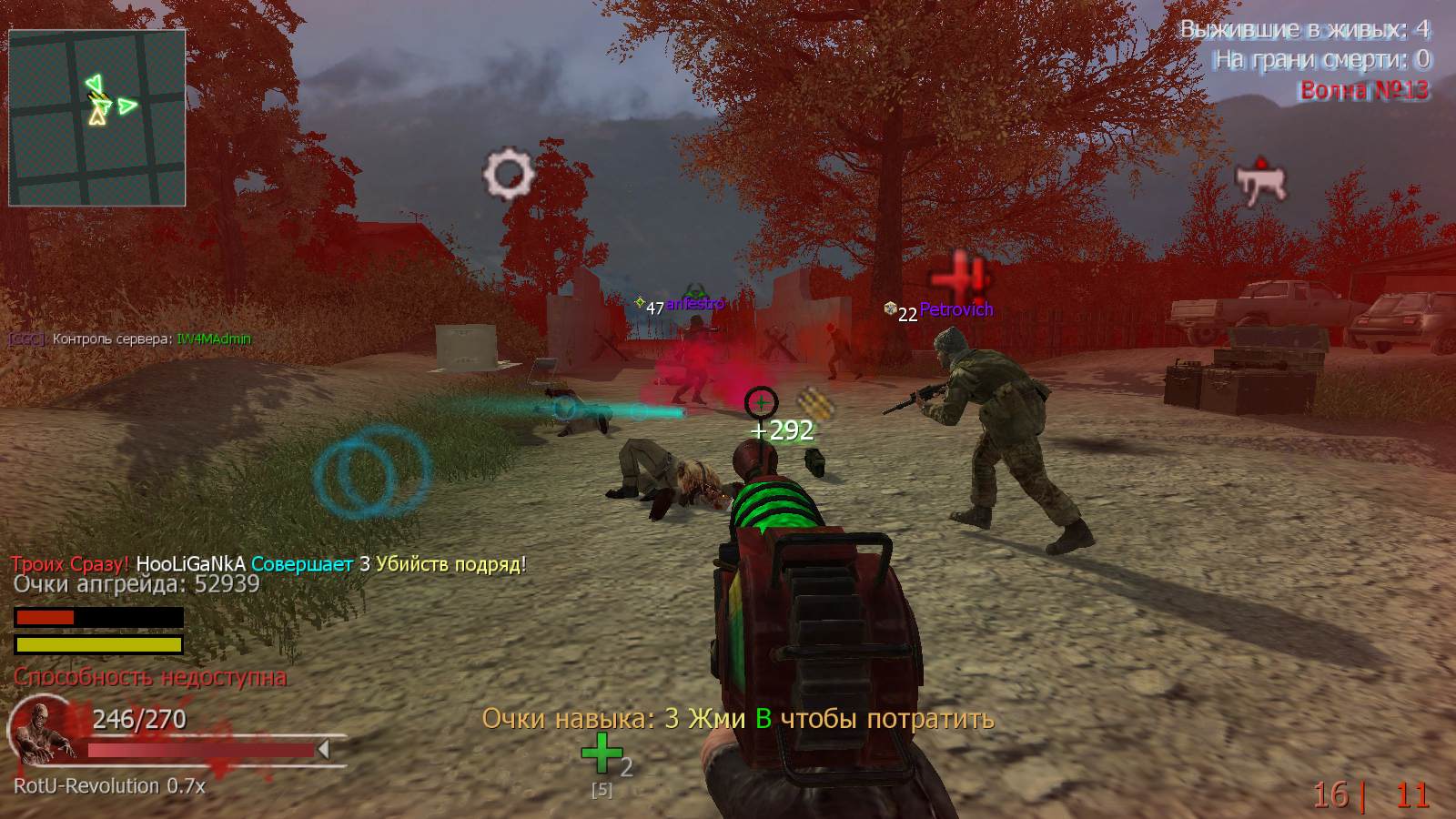Click the gear objective marker

click(508, 173)
